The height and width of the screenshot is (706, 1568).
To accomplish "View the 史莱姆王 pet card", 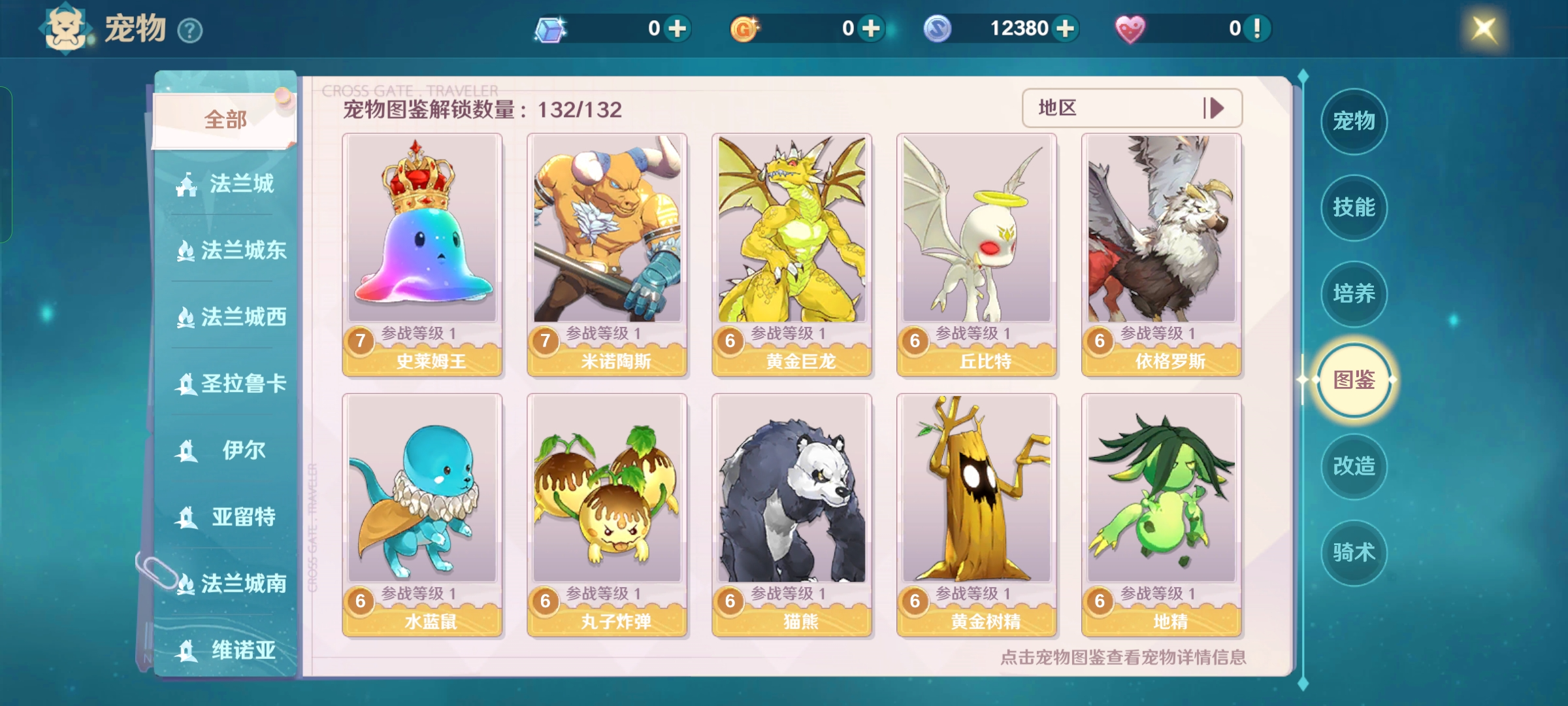I will tap(422, 255).
